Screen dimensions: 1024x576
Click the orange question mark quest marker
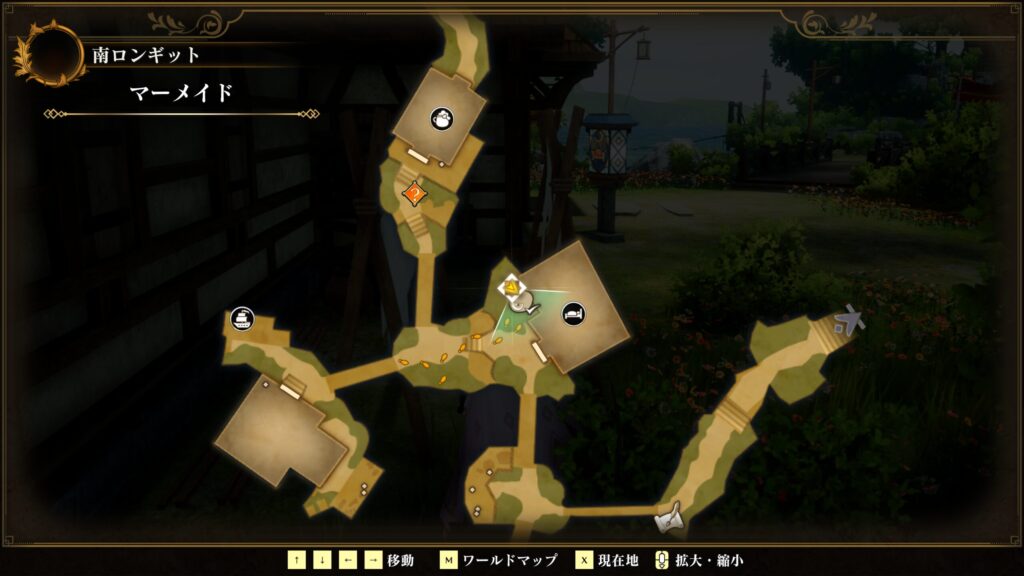point(411,194)
